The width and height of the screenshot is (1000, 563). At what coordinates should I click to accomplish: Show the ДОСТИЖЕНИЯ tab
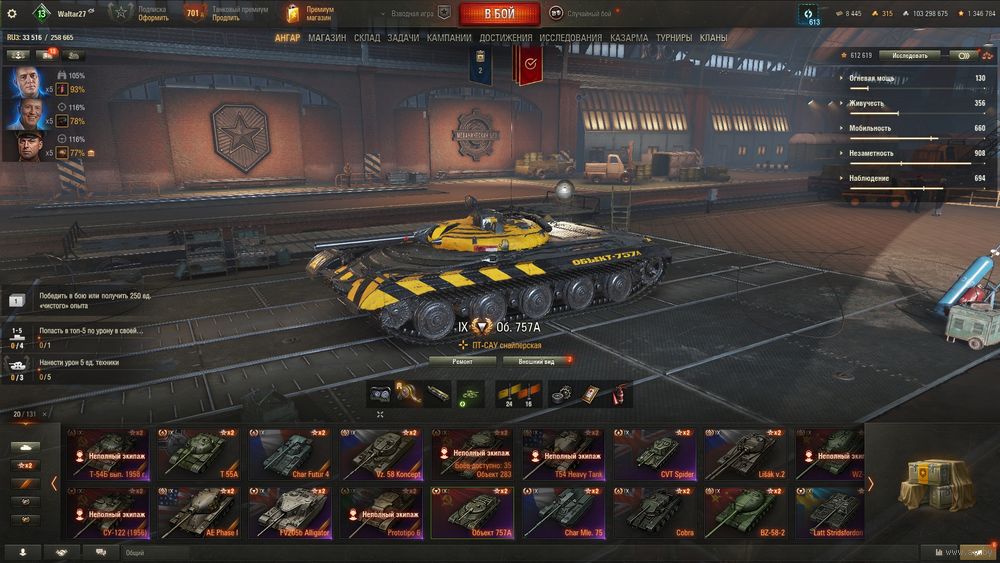[x=505, y=38]
